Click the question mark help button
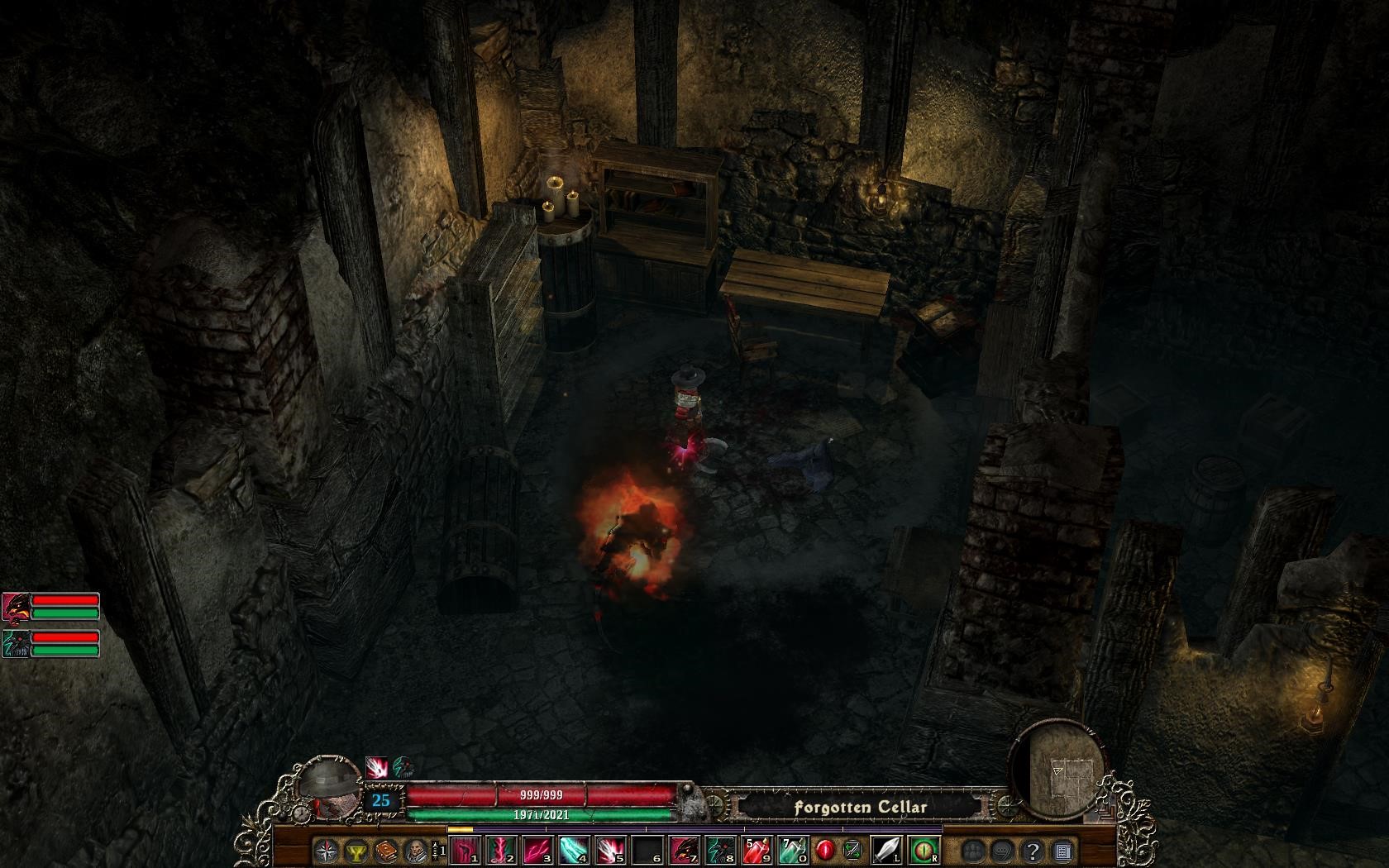Screen dimensions: 1389x868 [1030, 851]
